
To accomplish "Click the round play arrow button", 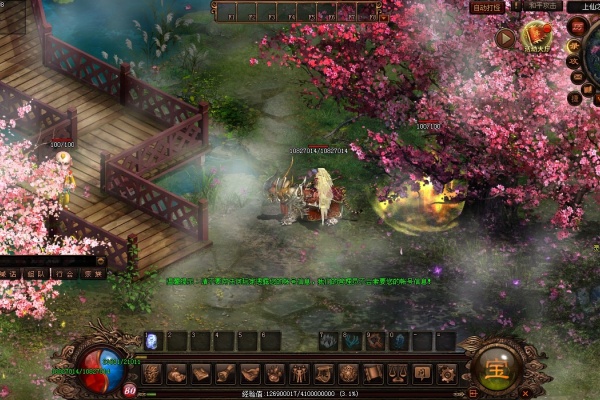I will pyautogui.click(x=505, y=38).
